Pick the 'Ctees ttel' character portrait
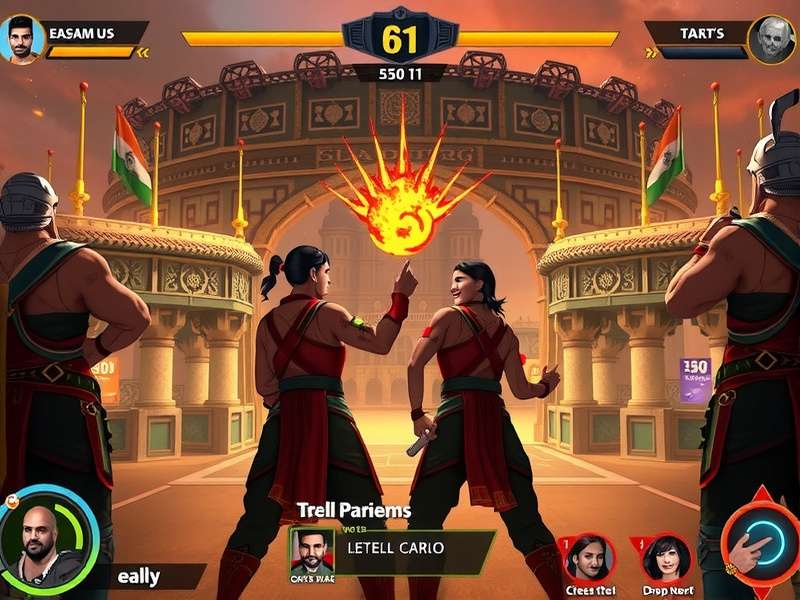The width and height of the screenshot is (800, 600). pos(590,557)
